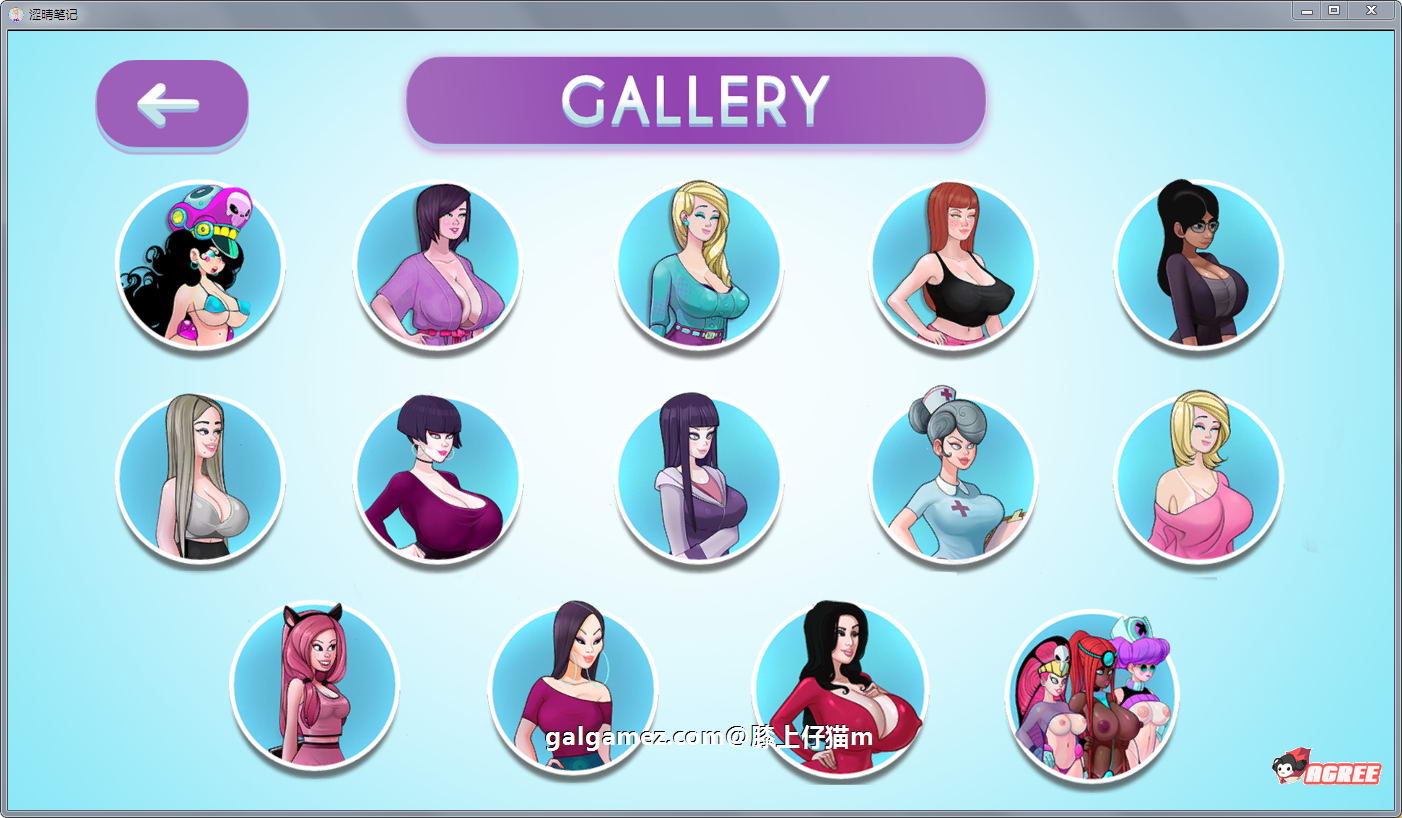This screenshot has width=1402, height=818.
Task: Click the window title bar text
Action: pyautogui.click(x=52, y=10)
